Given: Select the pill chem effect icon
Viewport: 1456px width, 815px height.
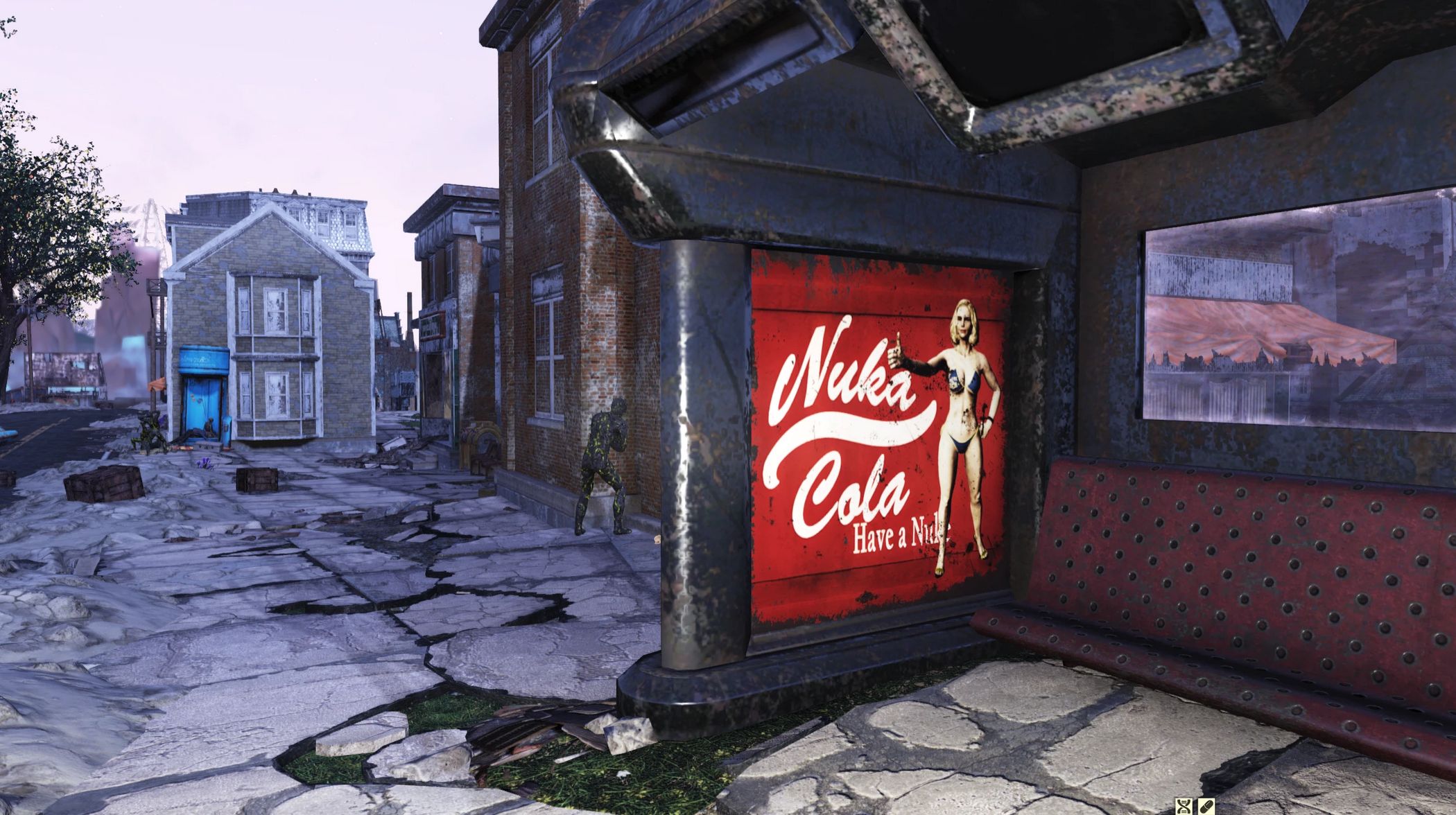Looking at the screenshot, I should 1206,806.
